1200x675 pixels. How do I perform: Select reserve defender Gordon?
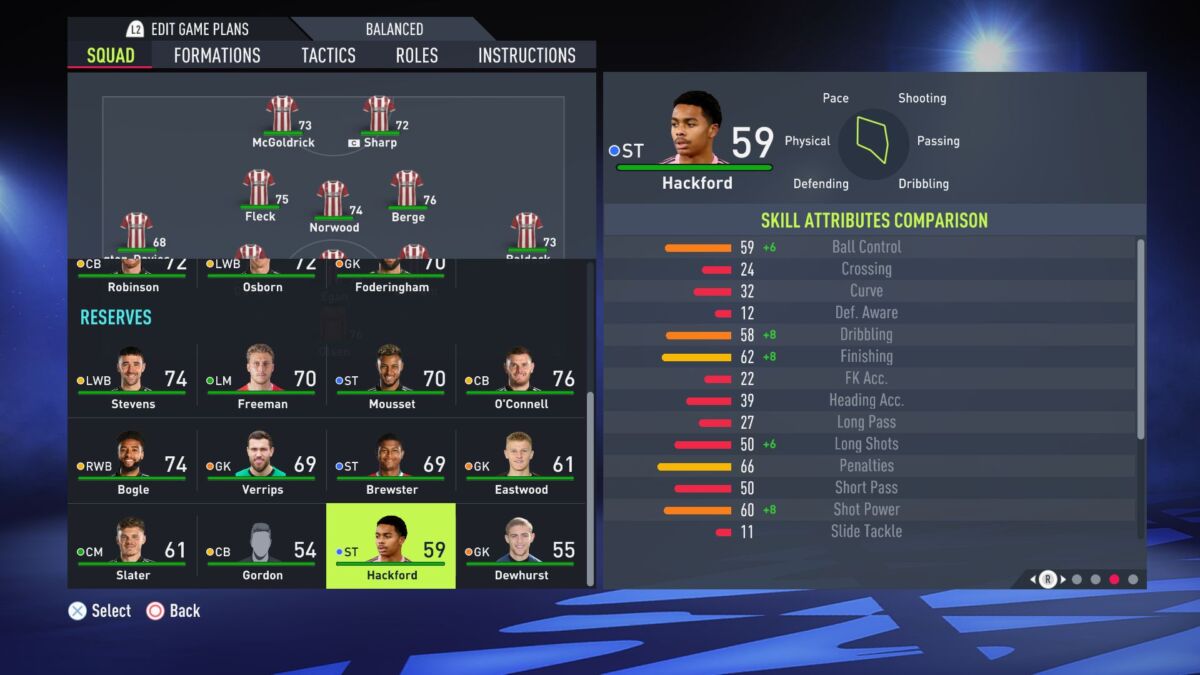click(262, 546)
